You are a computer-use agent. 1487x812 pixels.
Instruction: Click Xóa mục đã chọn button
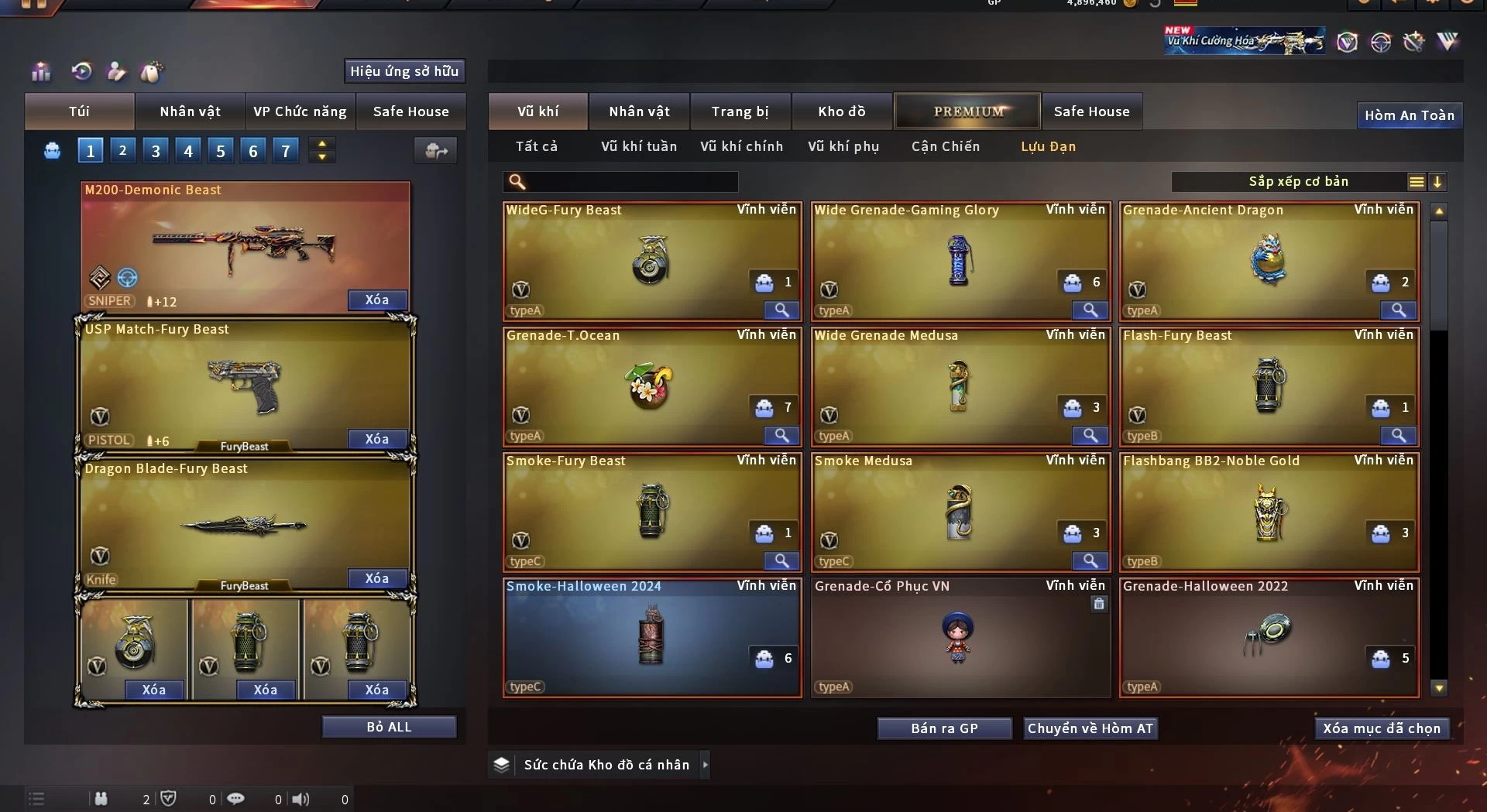1381,728
